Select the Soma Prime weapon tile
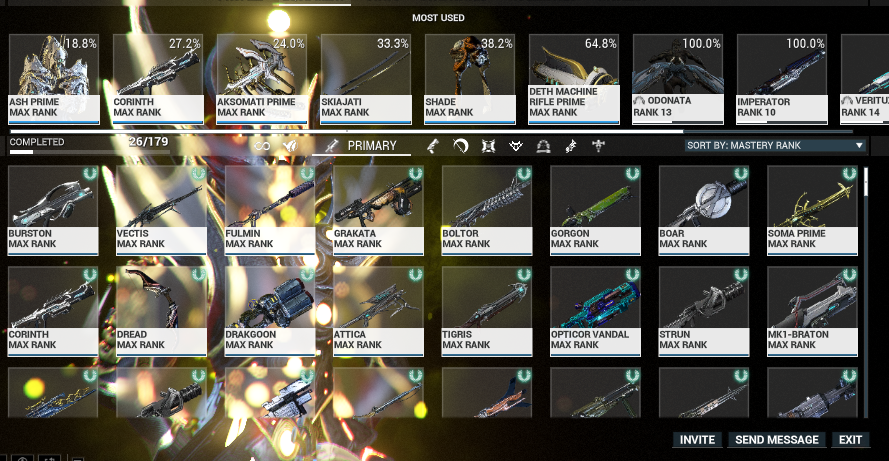 pos(812,208)
